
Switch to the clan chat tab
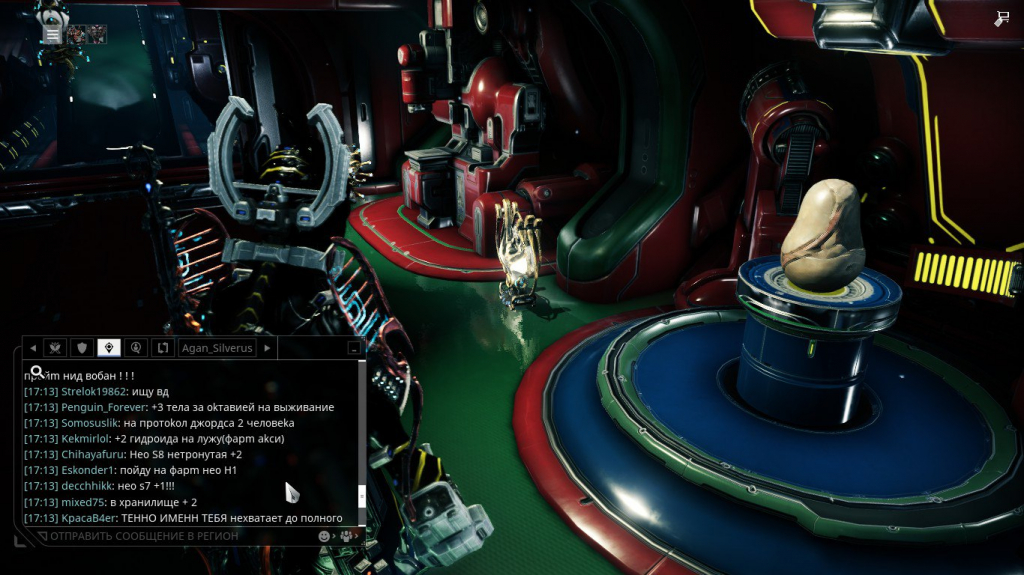pos(56,348)
